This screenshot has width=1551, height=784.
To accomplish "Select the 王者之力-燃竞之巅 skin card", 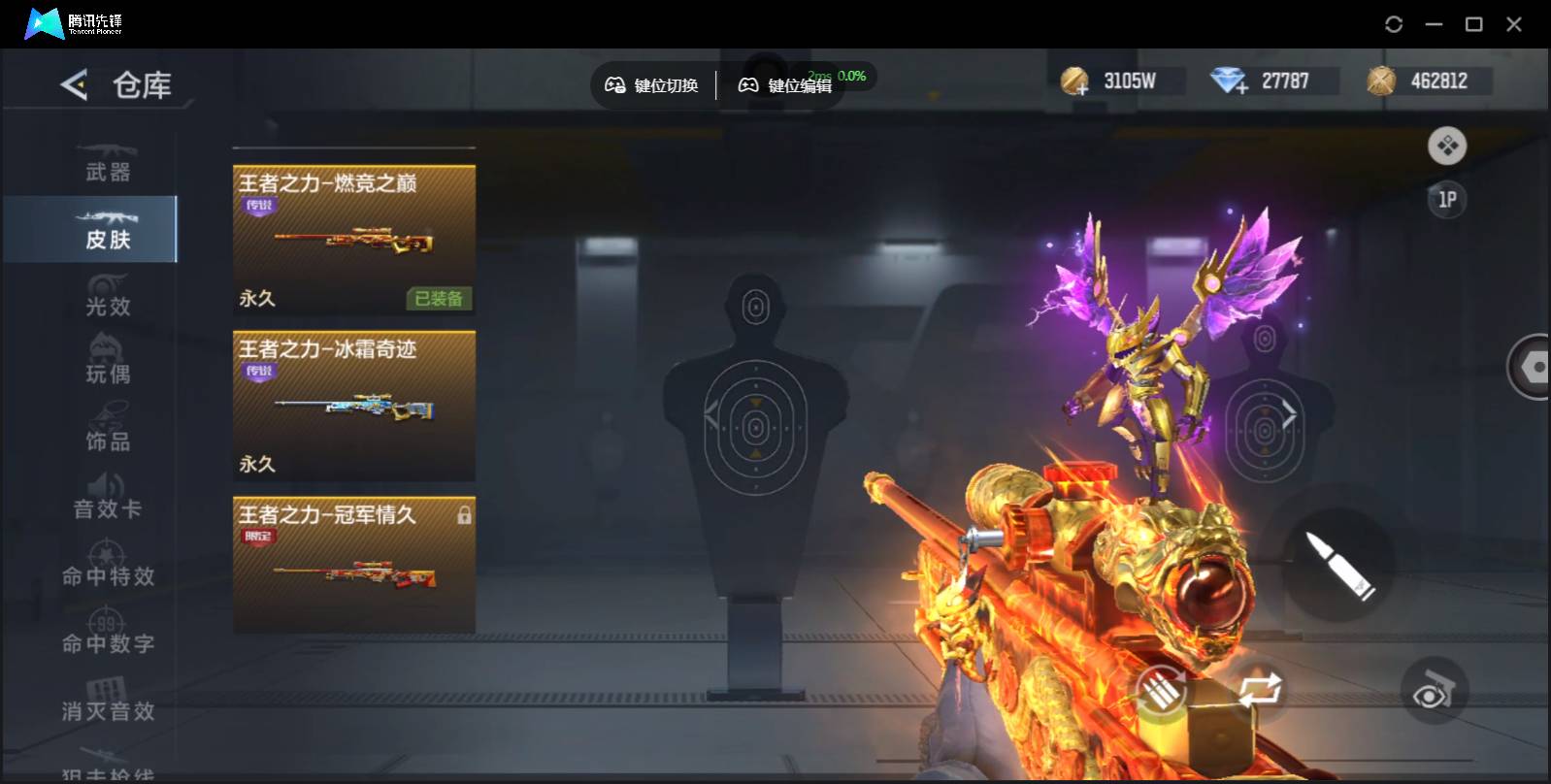I will click(354, 240).
